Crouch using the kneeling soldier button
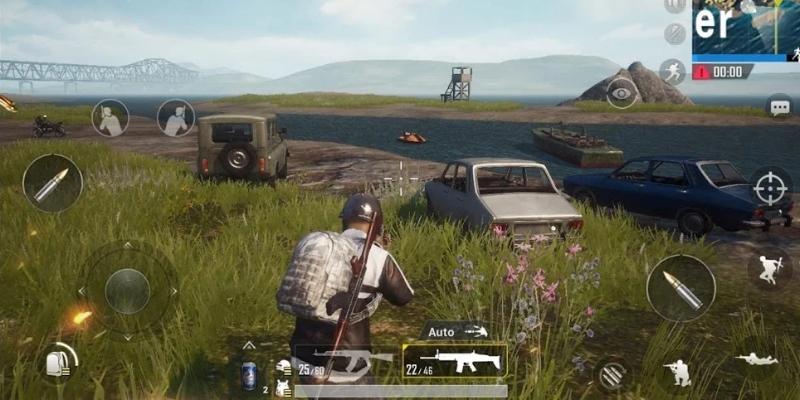800x400 pixels. [x=680, y=372]
